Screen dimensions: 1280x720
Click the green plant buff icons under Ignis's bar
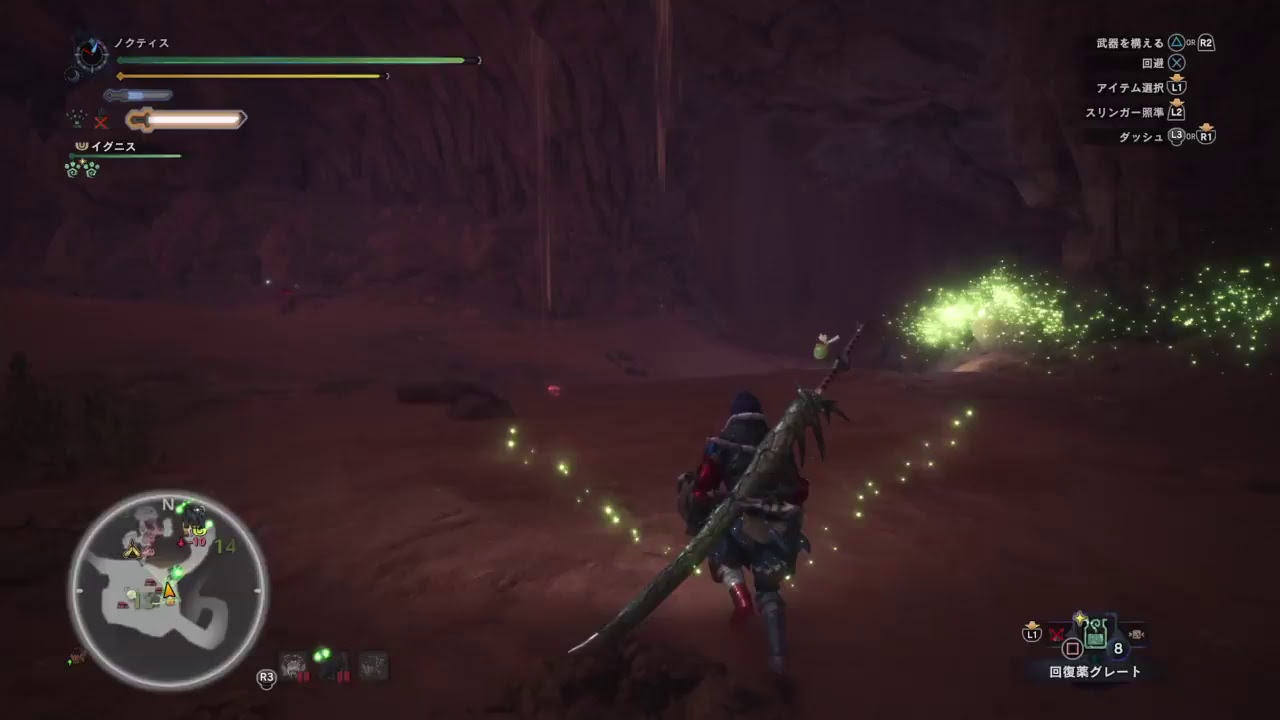point(80,169)
